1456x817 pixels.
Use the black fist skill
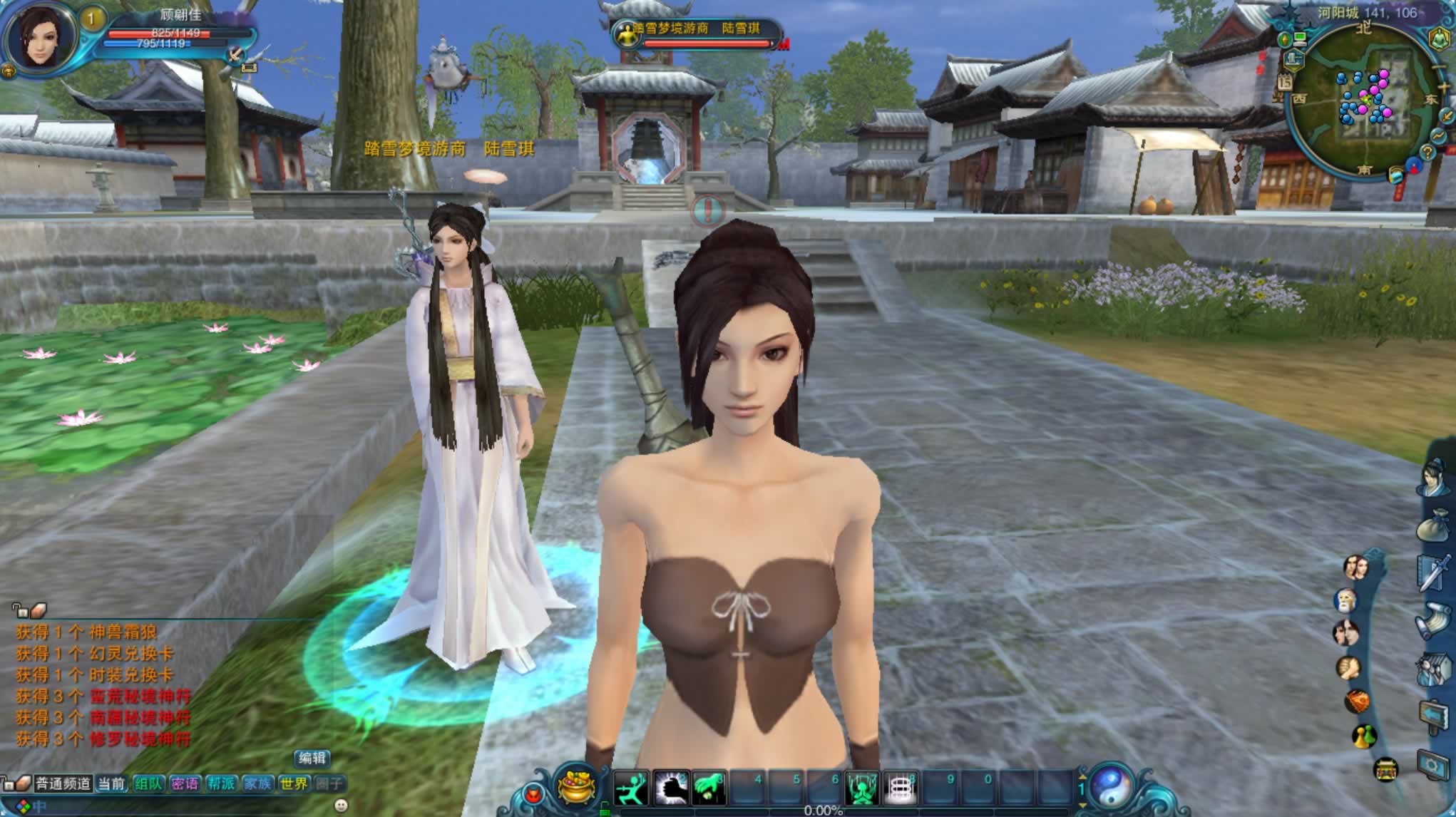pyautogui.click(x=671, y=788)
